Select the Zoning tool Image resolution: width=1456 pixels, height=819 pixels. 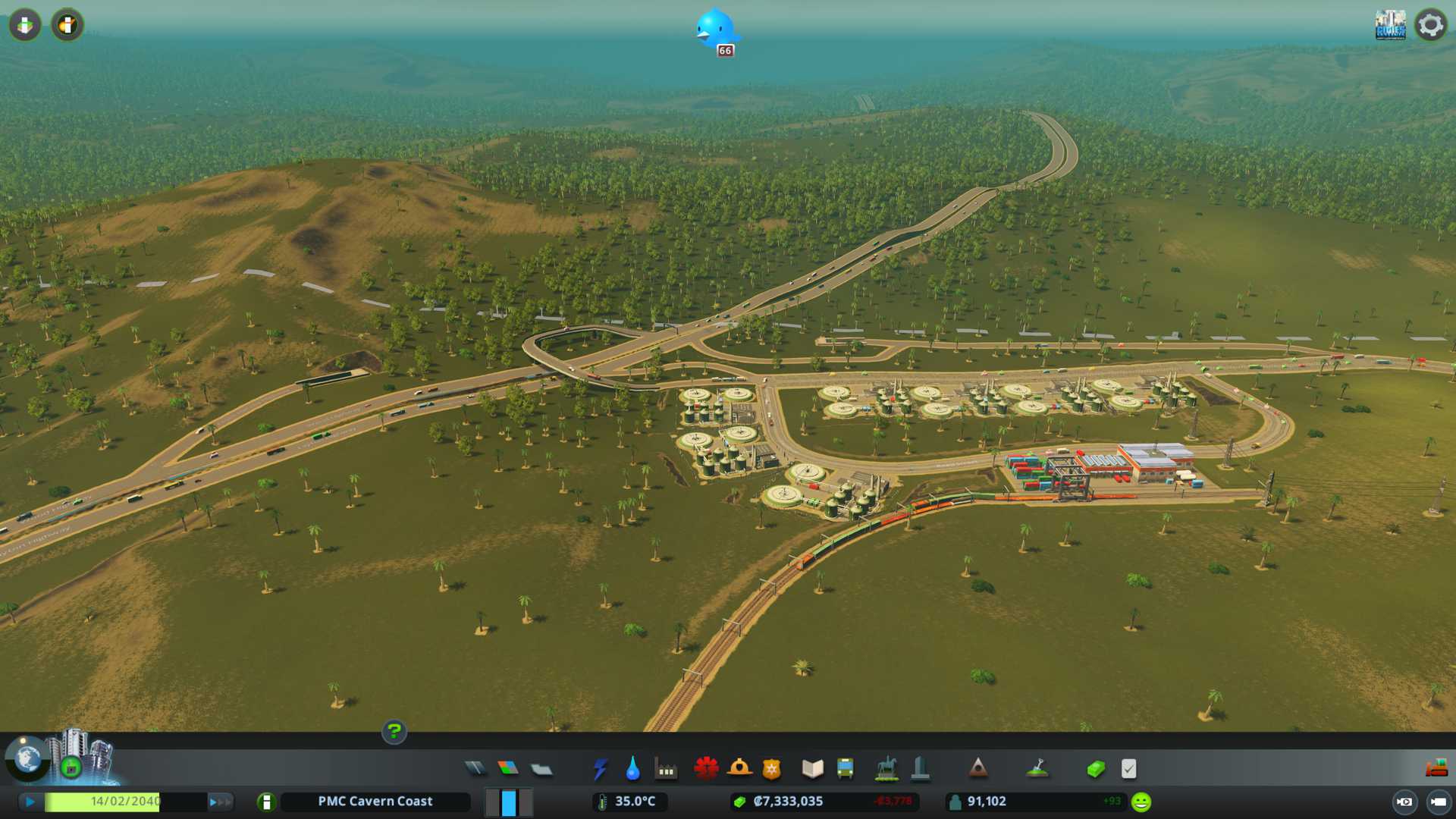(508, 769)
